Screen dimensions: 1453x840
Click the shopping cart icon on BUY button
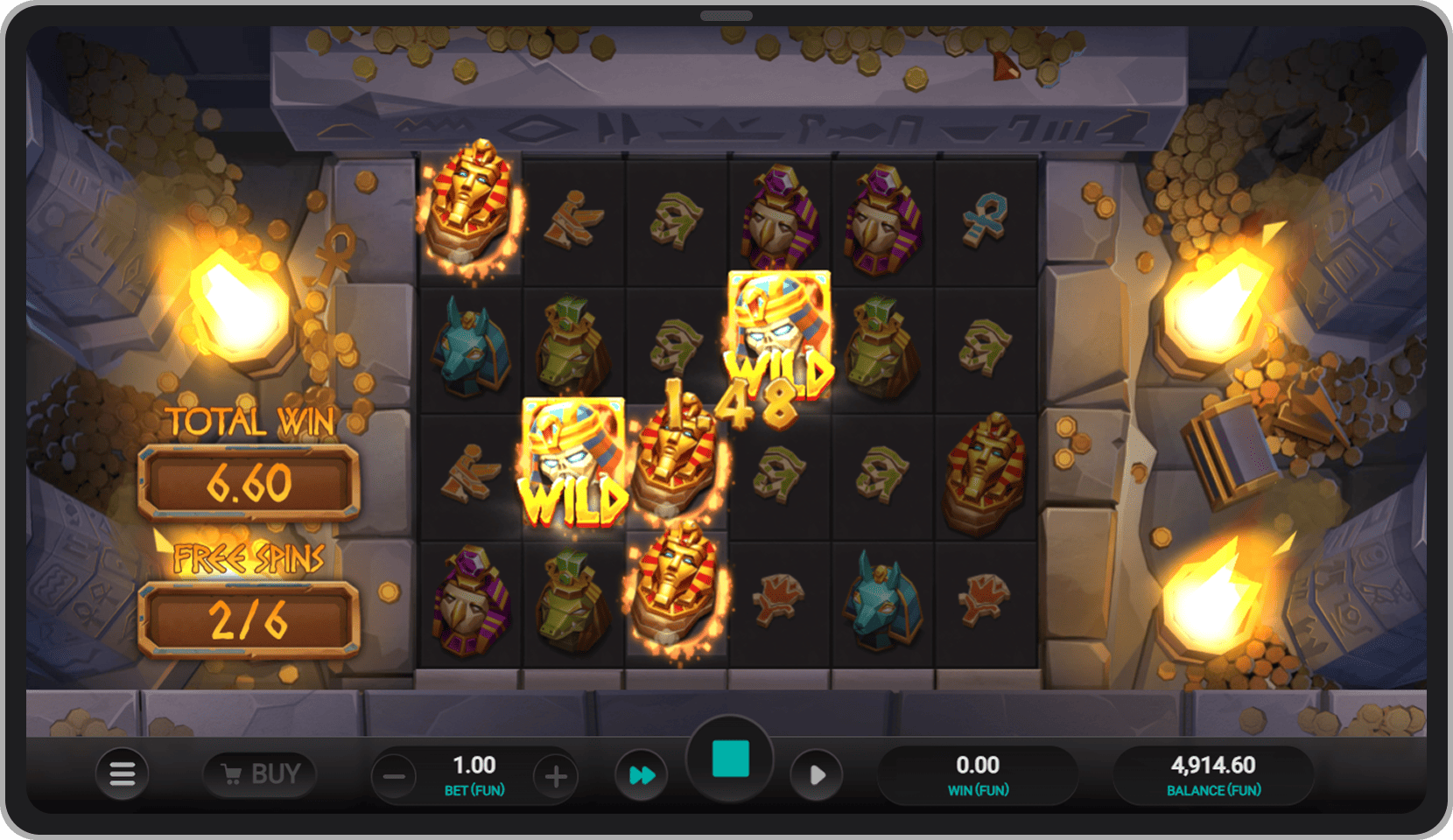coord(232,773)
